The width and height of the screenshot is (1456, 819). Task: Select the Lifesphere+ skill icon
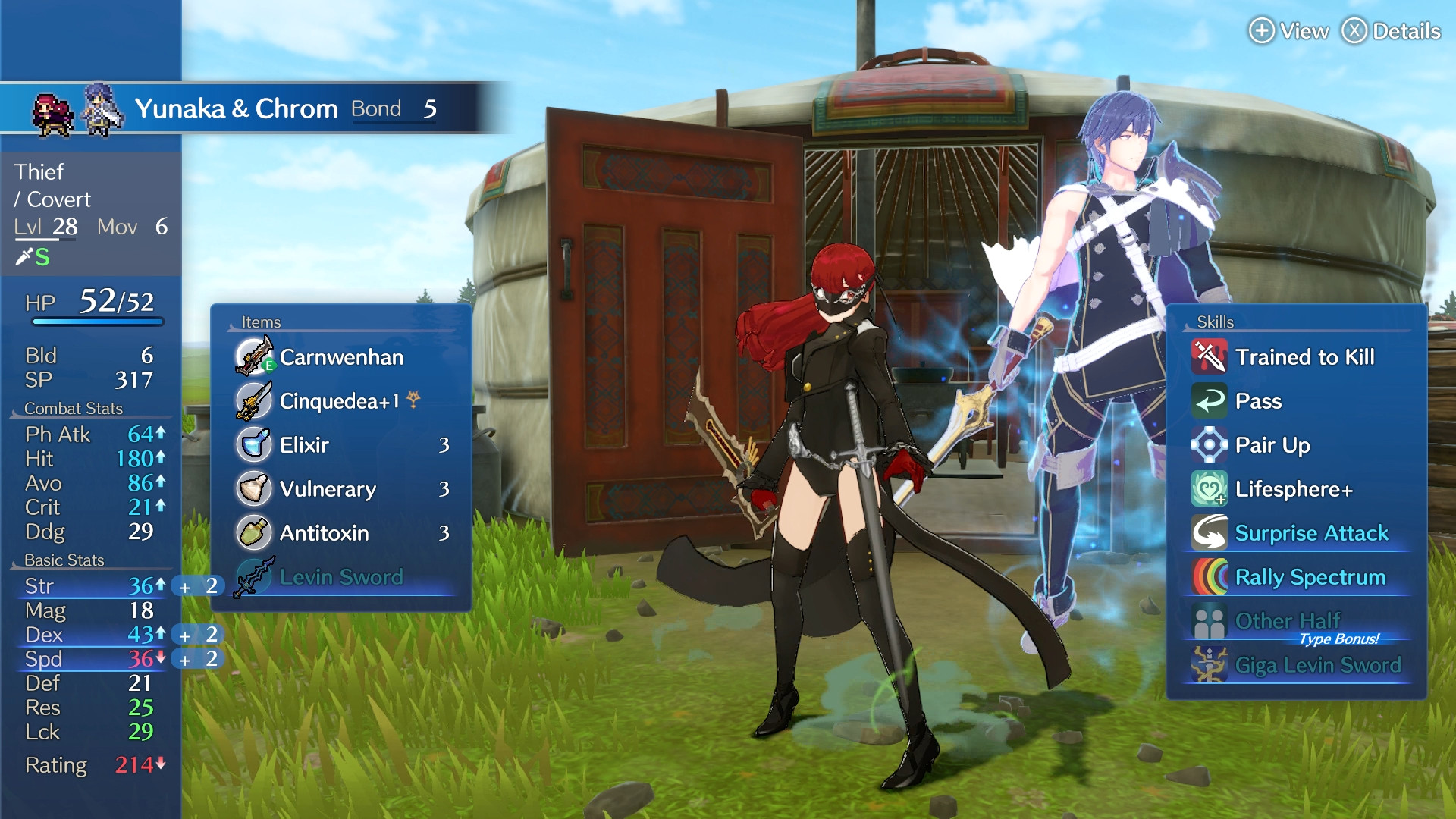click(x=1209, y=489)
